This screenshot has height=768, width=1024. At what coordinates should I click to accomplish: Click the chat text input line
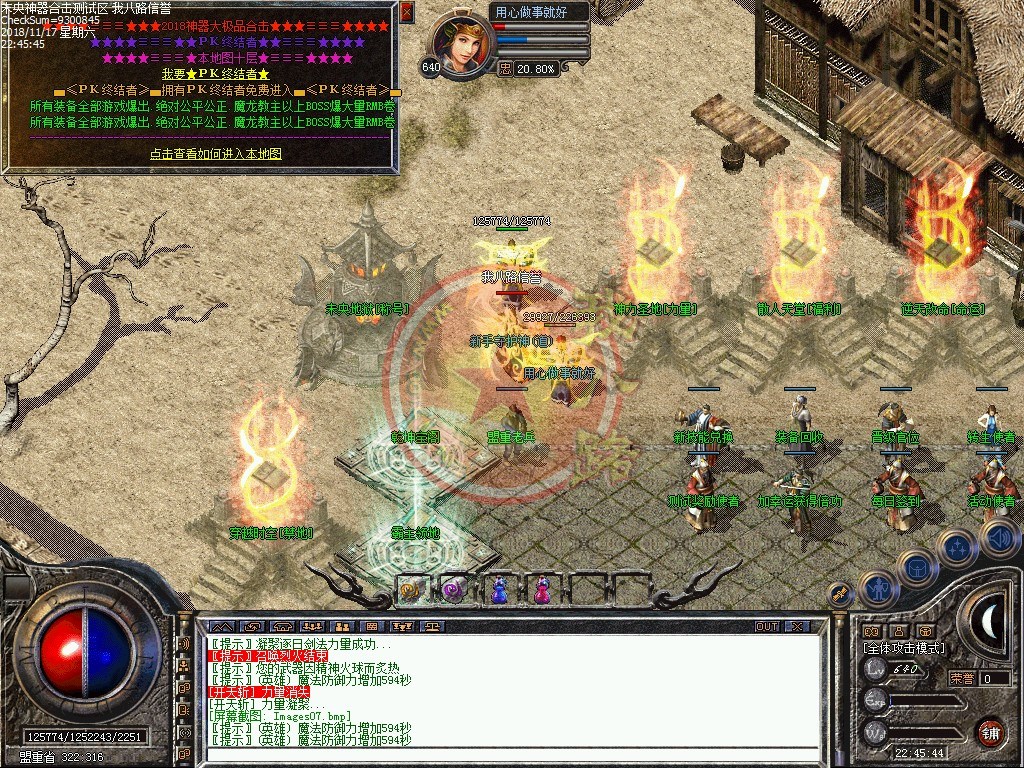(x=510, y=754)
